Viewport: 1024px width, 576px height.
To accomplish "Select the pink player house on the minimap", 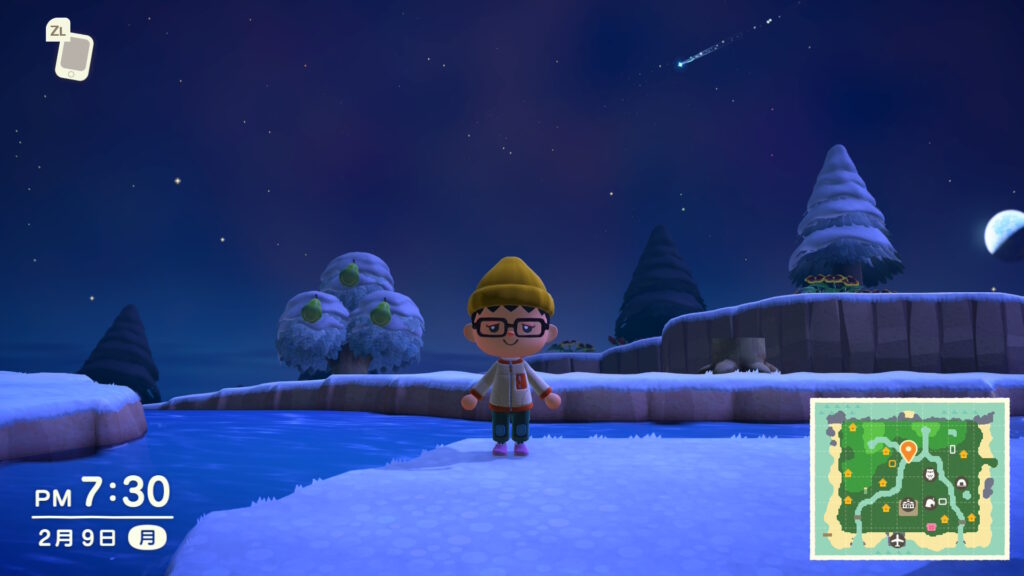I will [x=933, y=526].
